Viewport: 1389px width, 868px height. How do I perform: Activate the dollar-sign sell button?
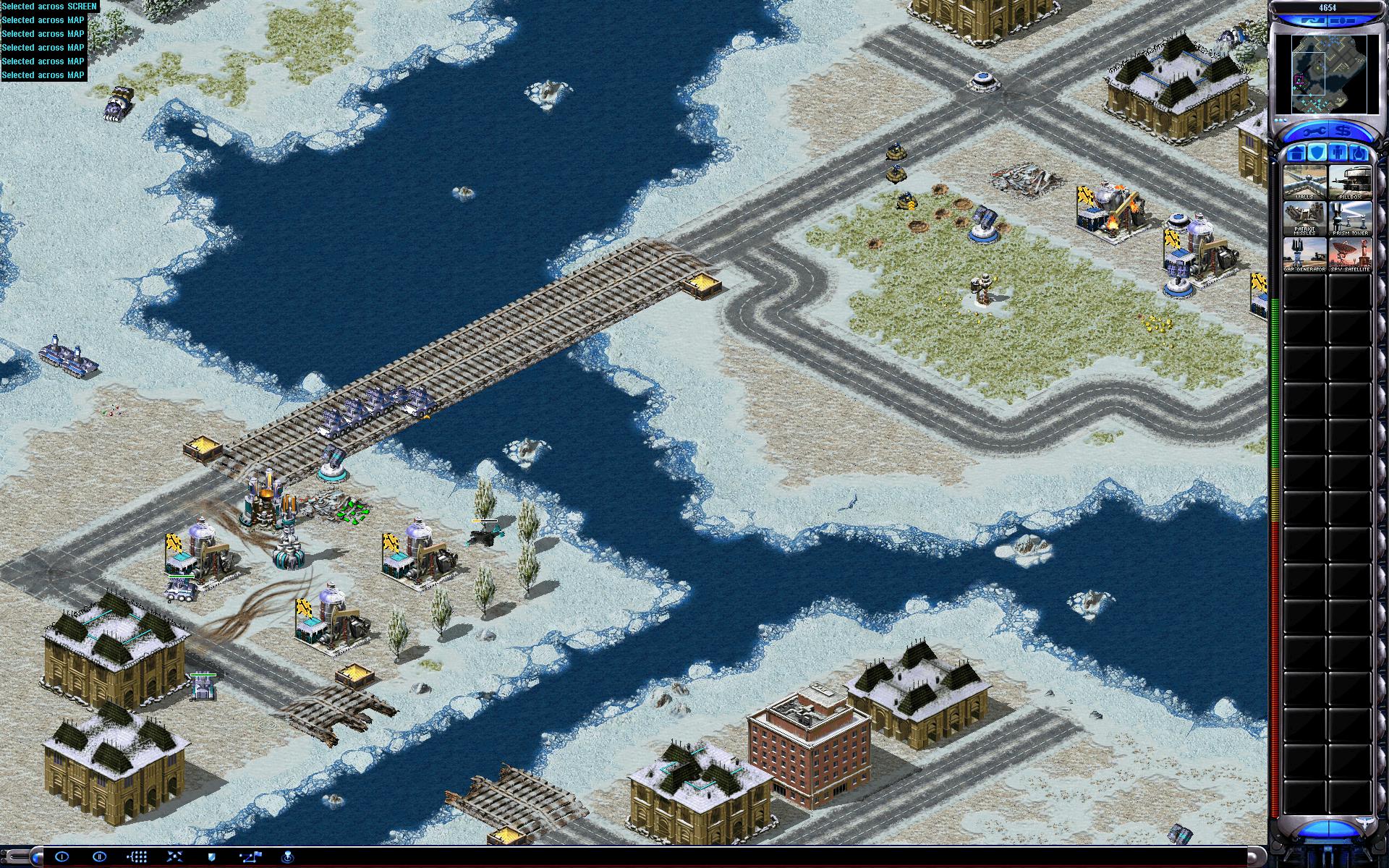pyautogui.click(x=1343, y=132)
